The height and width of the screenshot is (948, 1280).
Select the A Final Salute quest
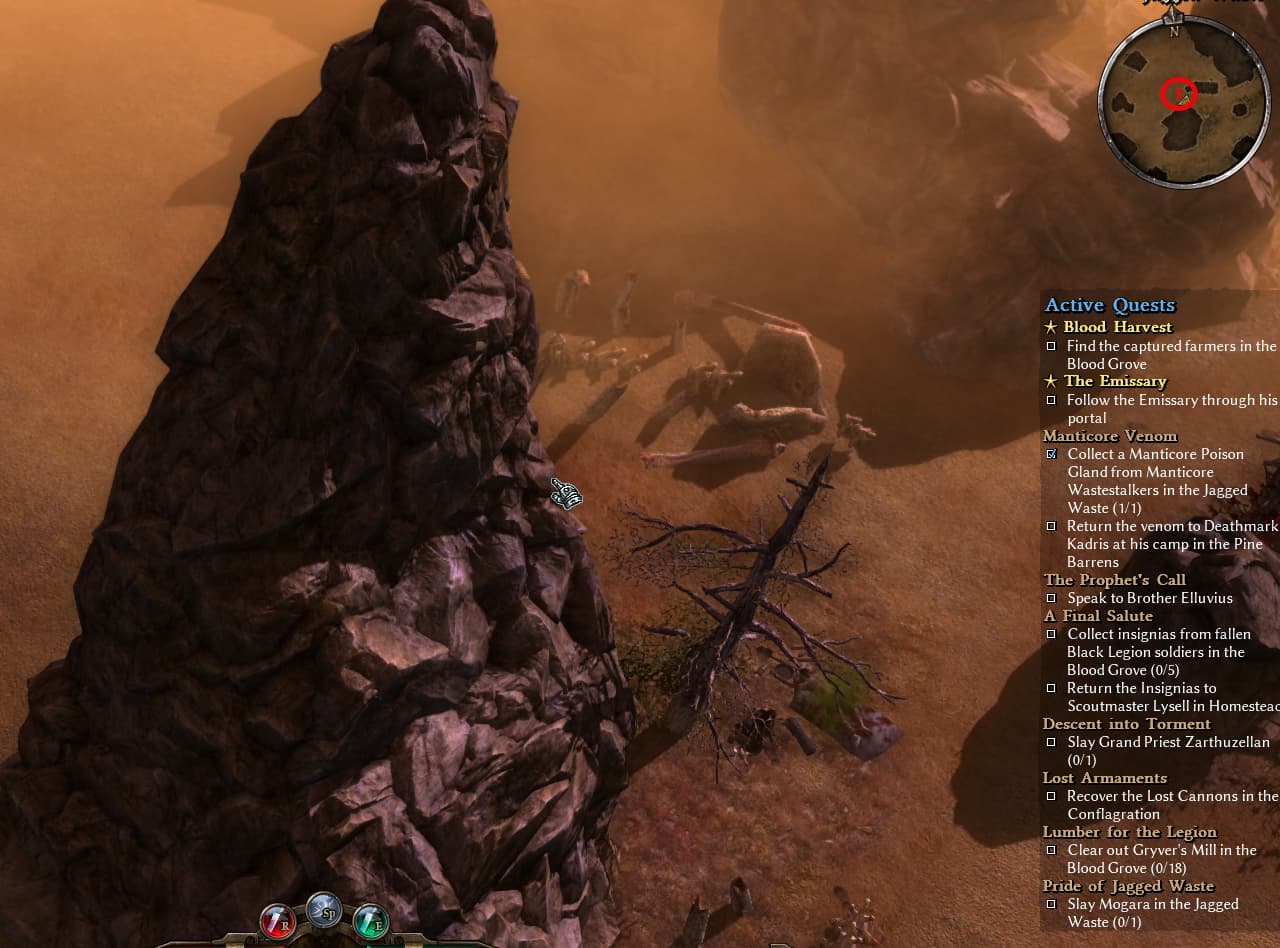(1098, 616)
